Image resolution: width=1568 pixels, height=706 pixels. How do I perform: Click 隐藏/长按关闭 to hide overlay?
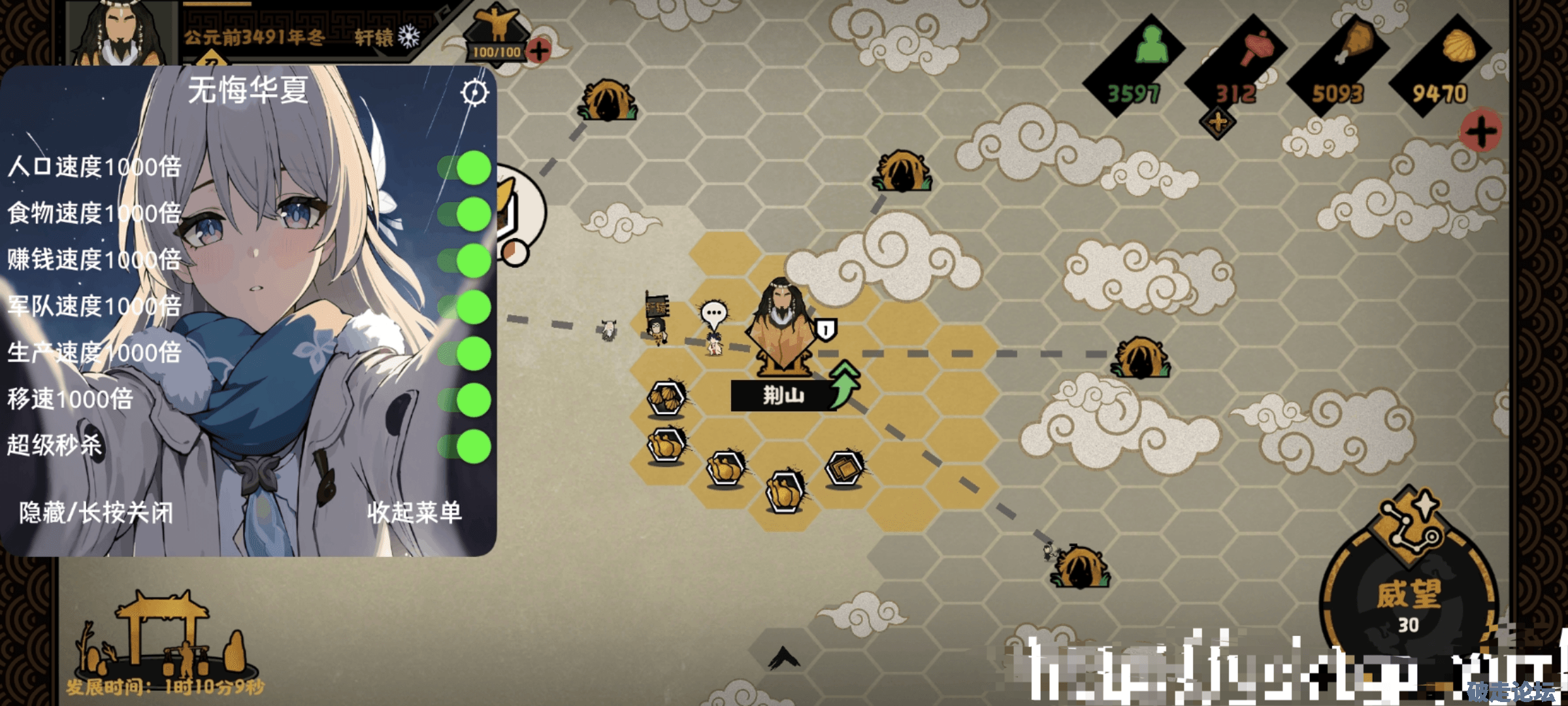pos(96,513)
